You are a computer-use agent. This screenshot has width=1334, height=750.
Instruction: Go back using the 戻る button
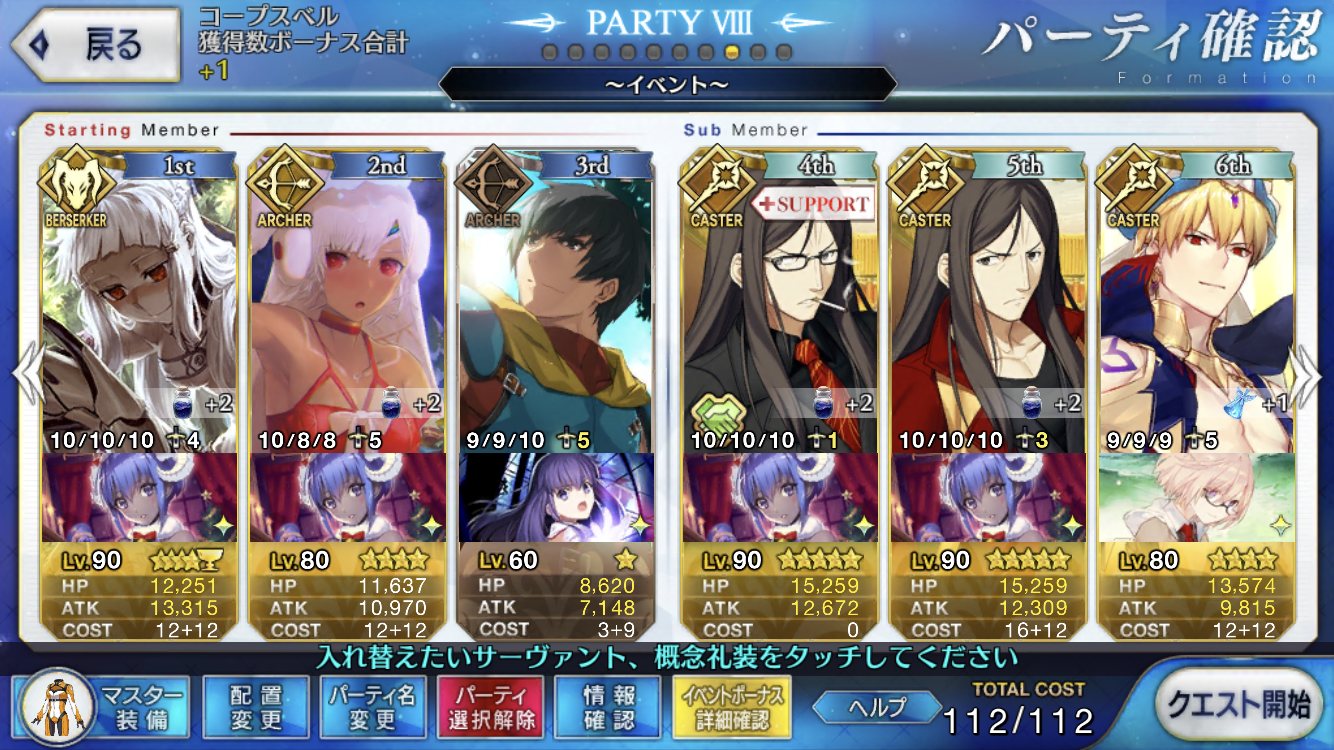(x=95, y=44)
